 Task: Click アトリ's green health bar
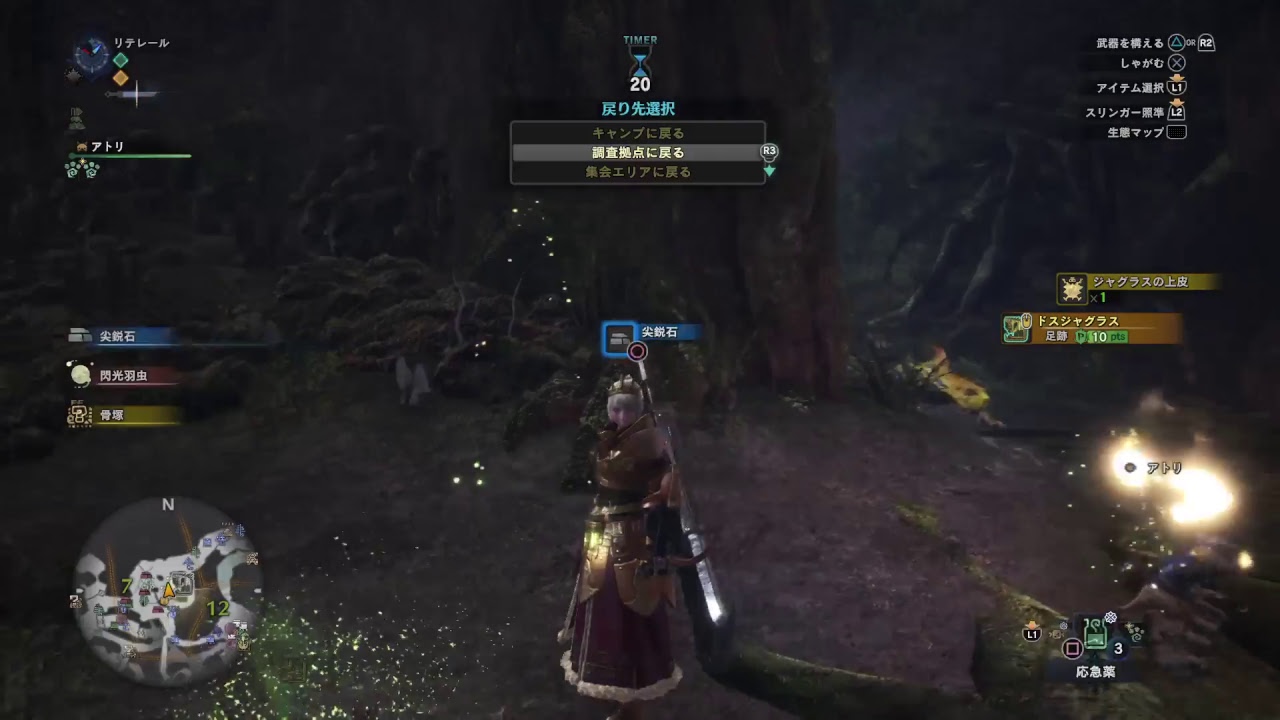click(x=130, y=156)
